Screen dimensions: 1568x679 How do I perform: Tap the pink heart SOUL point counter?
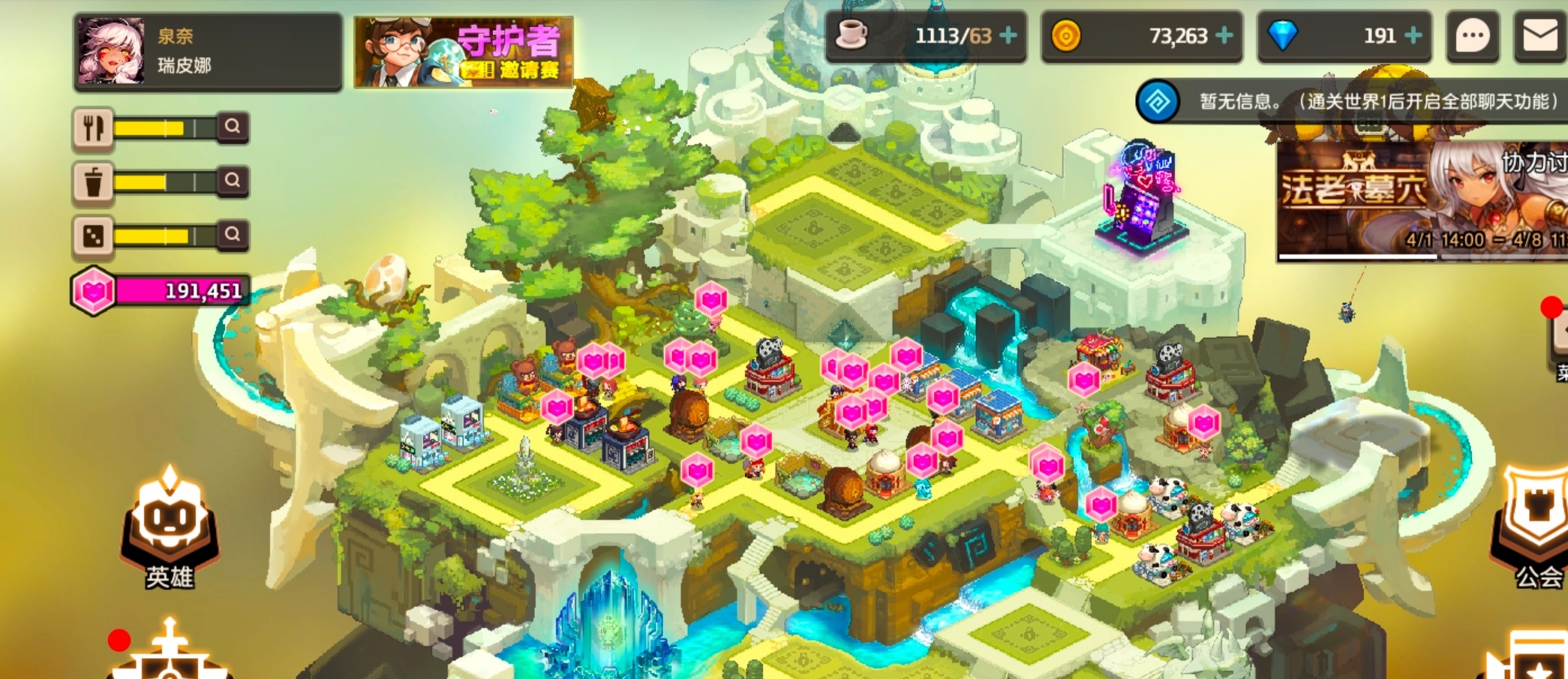[x=161, y=290]
